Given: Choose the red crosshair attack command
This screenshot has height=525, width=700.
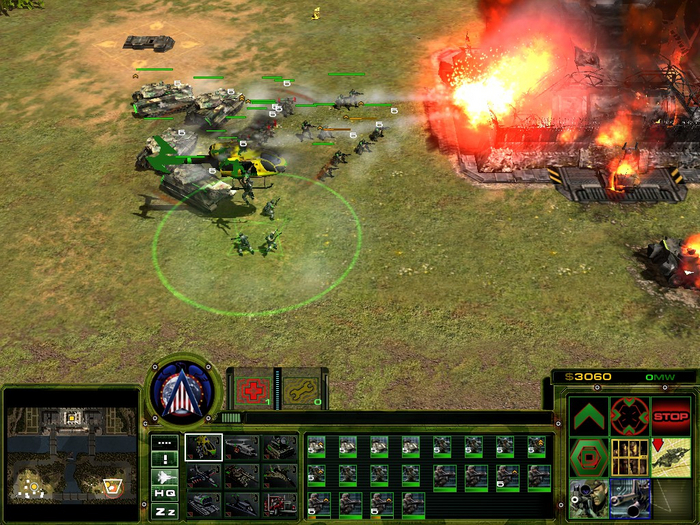Looking at the screenshot, I should click(630, 416).
